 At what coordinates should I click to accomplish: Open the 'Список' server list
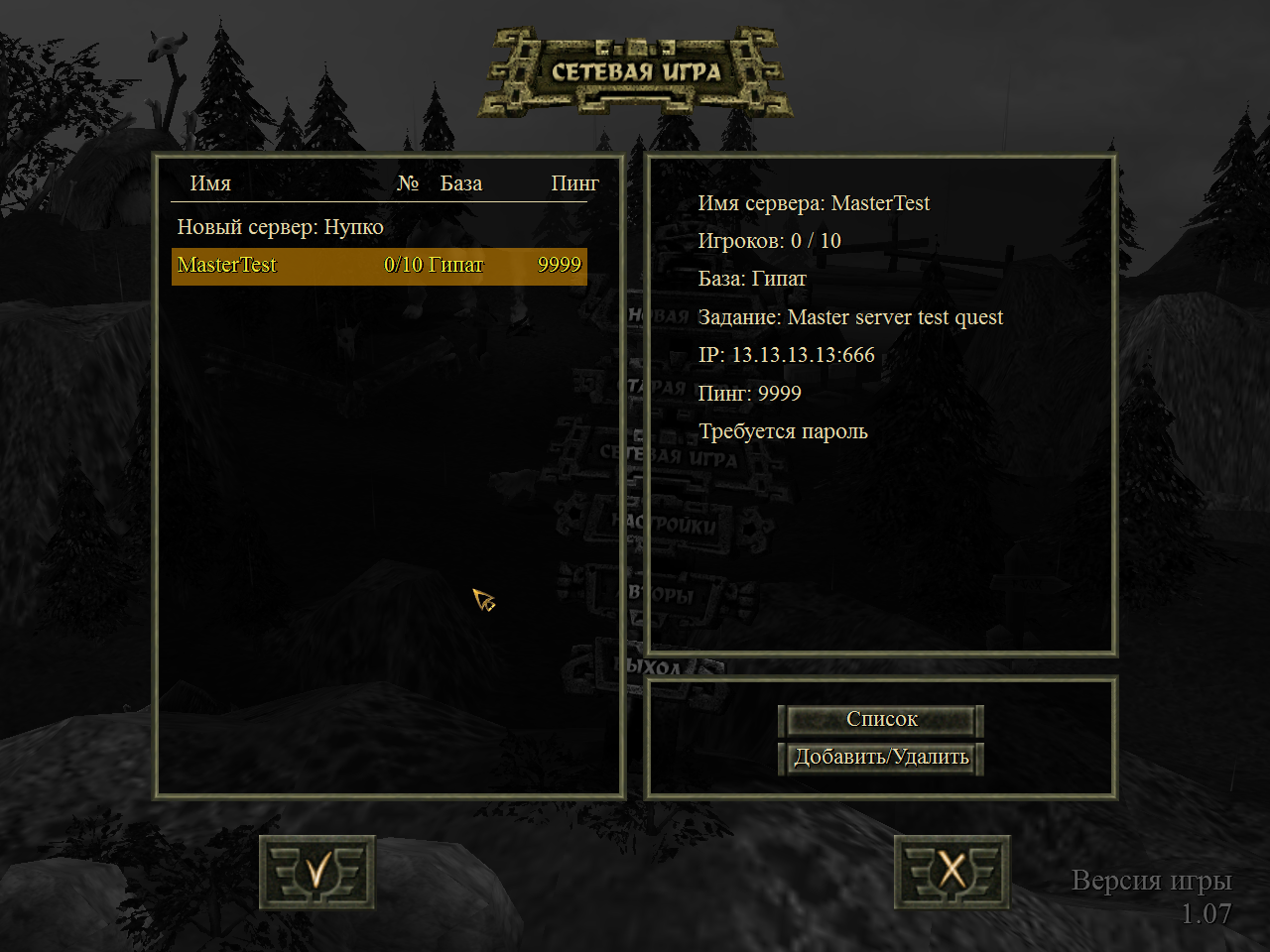(x=881, y=720)
